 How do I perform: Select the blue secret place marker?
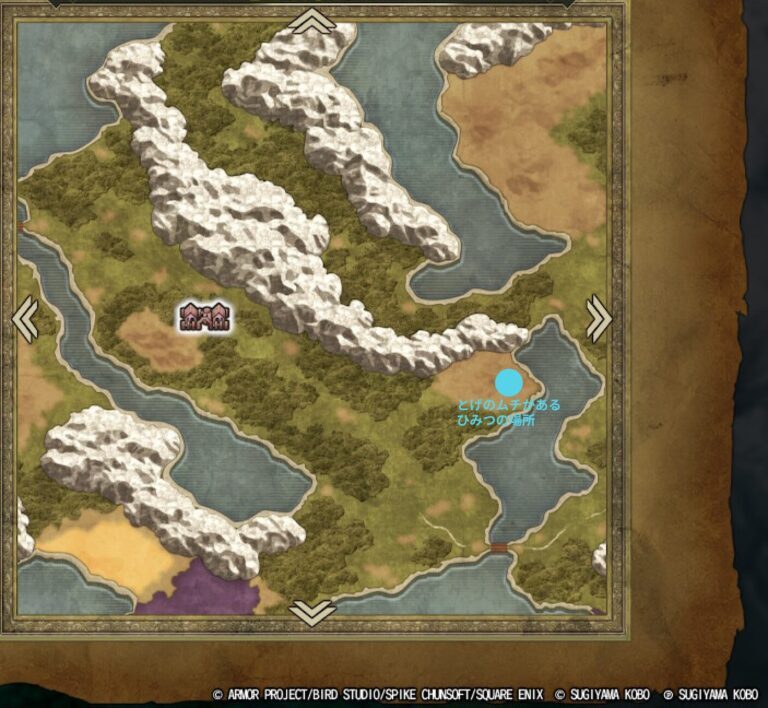coord(509,382)
